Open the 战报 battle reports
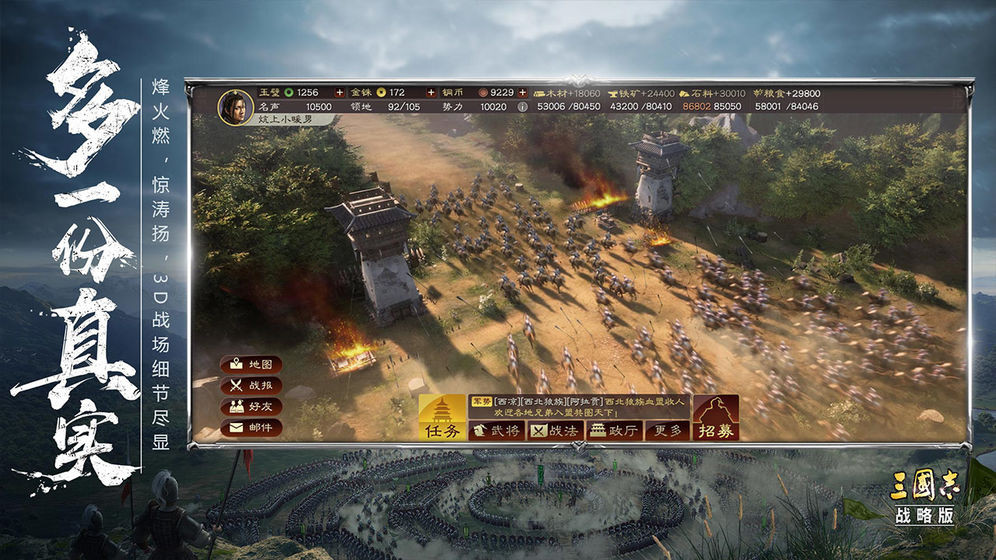Viewport: 996px width, 560px height. pos(250,385)
